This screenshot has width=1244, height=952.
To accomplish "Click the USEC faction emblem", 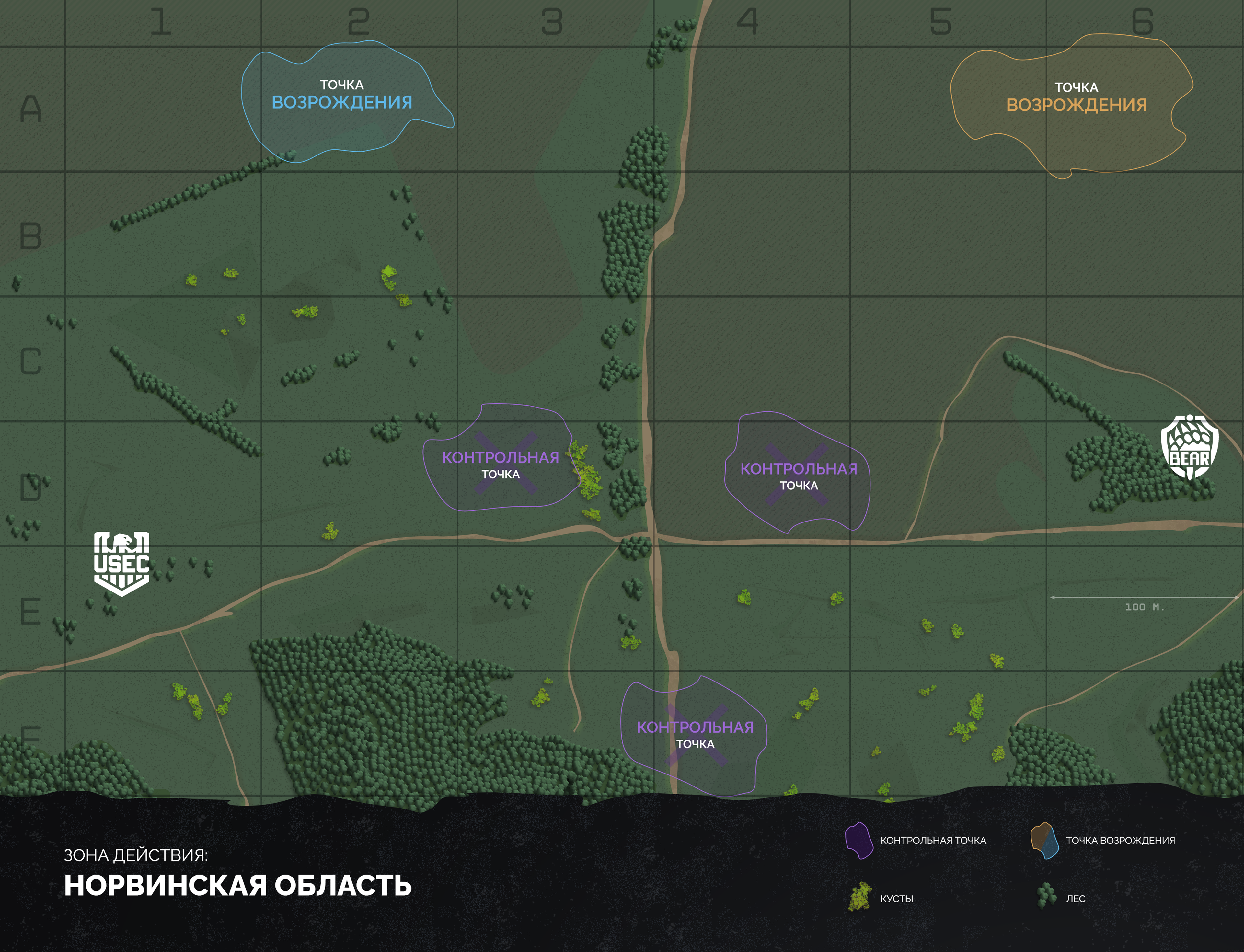I will click(x=121, y=563).
